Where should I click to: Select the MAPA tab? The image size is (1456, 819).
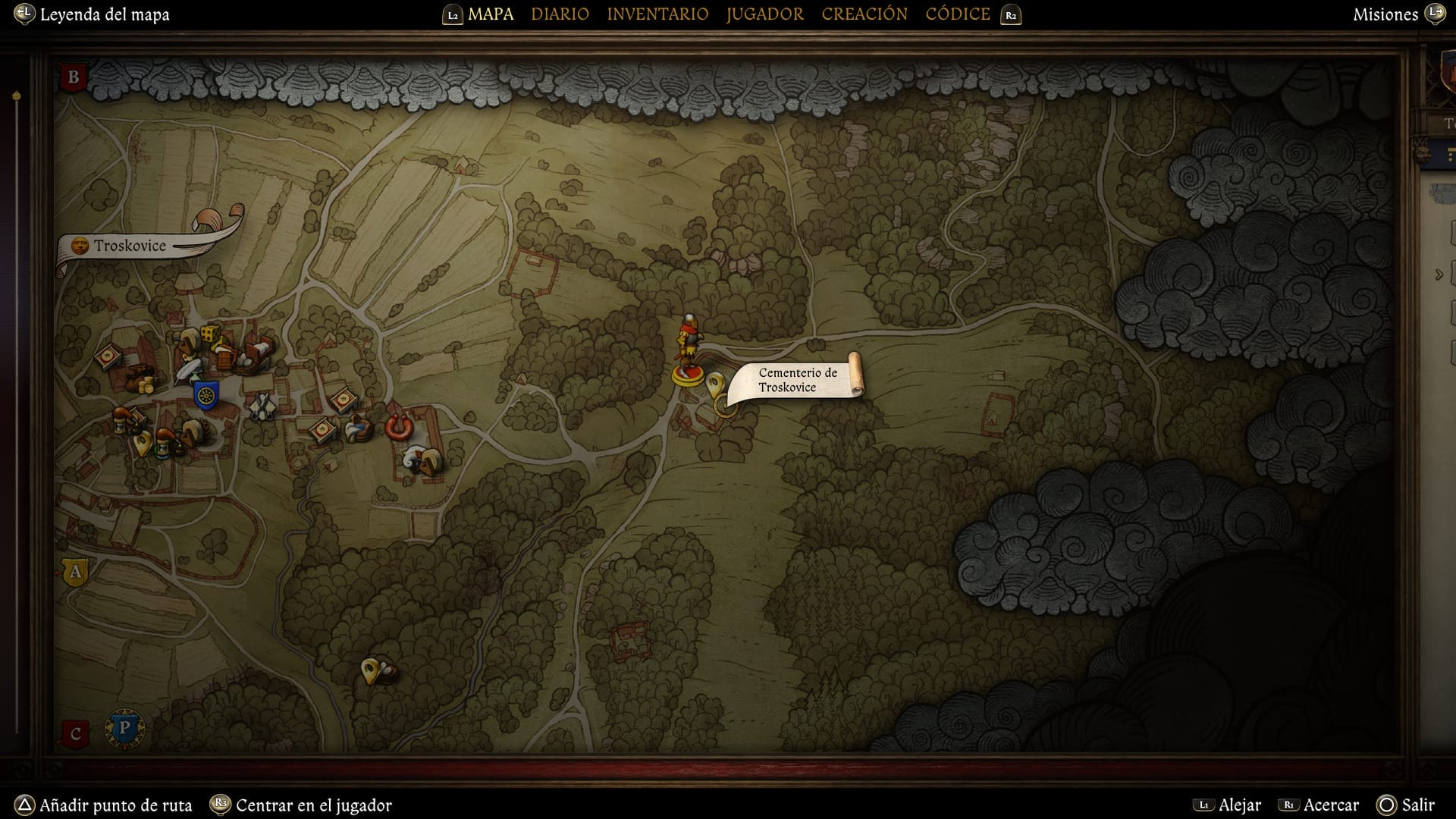tap(491, 14)
